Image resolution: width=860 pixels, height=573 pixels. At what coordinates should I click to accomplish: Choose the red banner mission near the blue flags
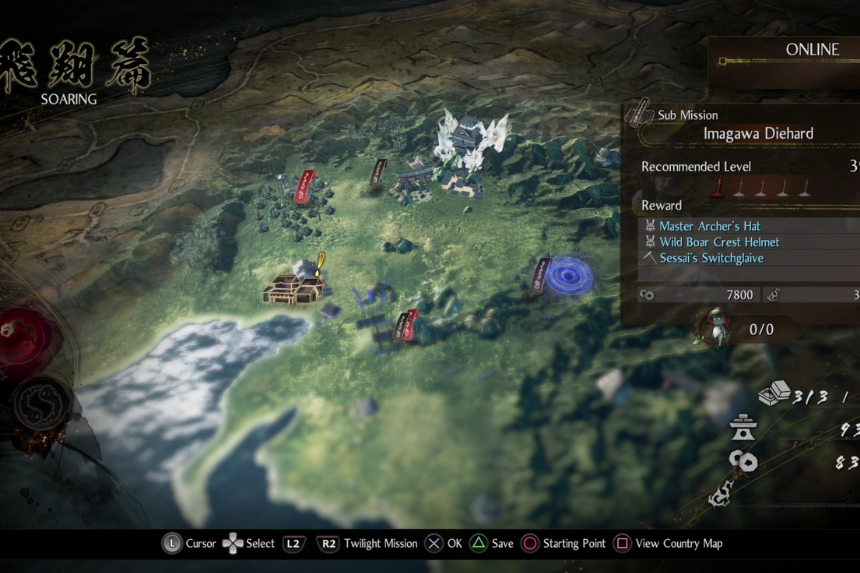(407, 325)
